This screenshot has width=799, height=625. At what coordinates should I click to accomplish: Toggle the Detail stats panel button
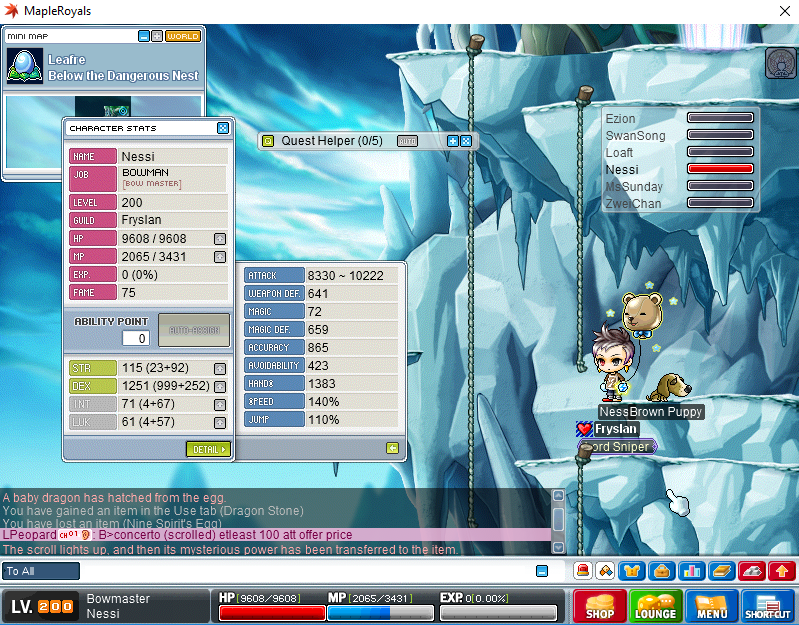(208, 449)
